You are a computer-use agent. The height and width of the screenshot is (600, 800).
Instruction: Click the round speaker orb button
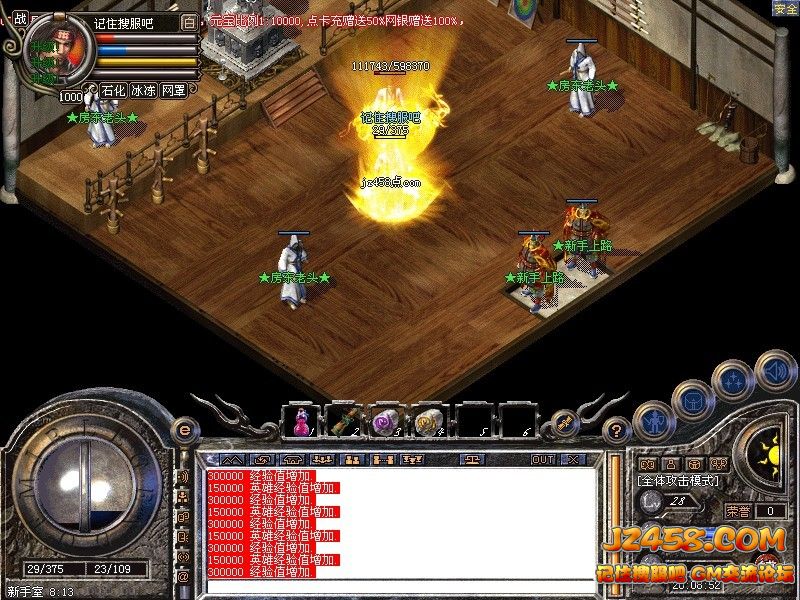coord(775,371)
